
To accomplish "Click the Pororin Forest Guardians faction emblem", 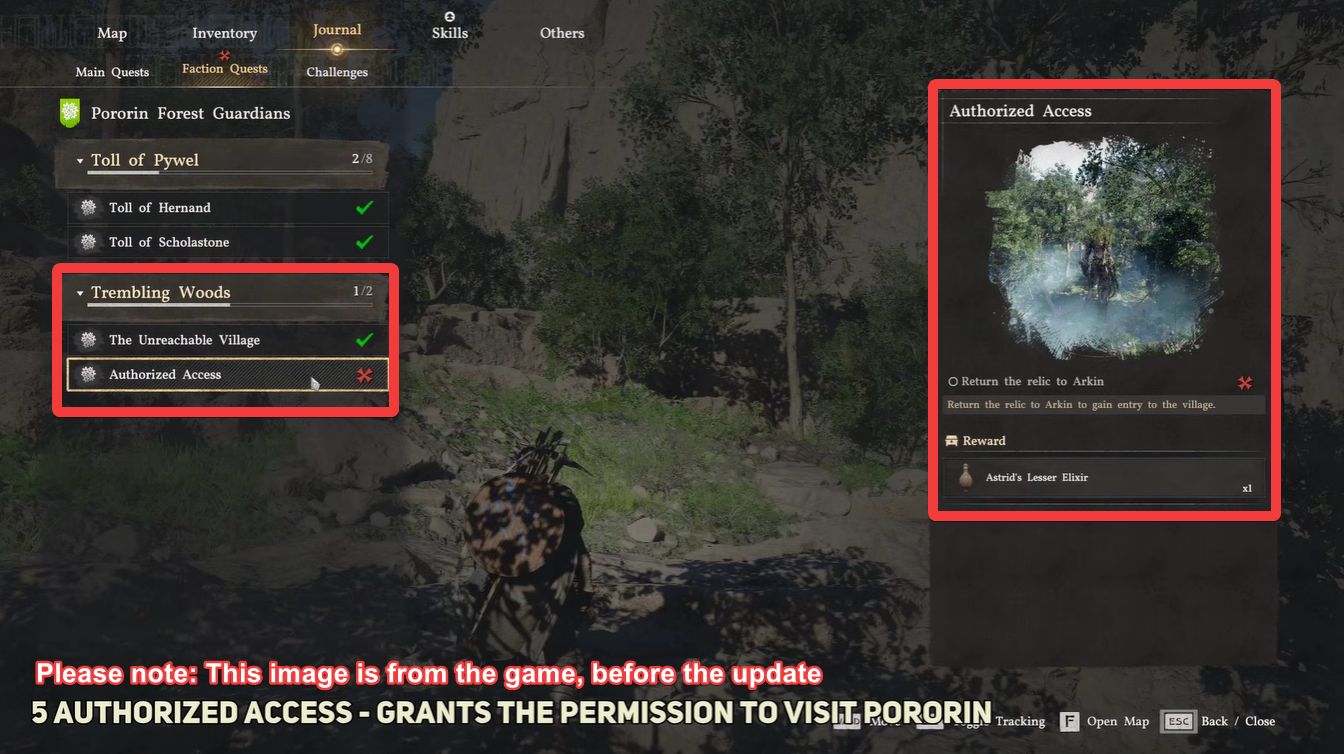I will coord(68,113).
